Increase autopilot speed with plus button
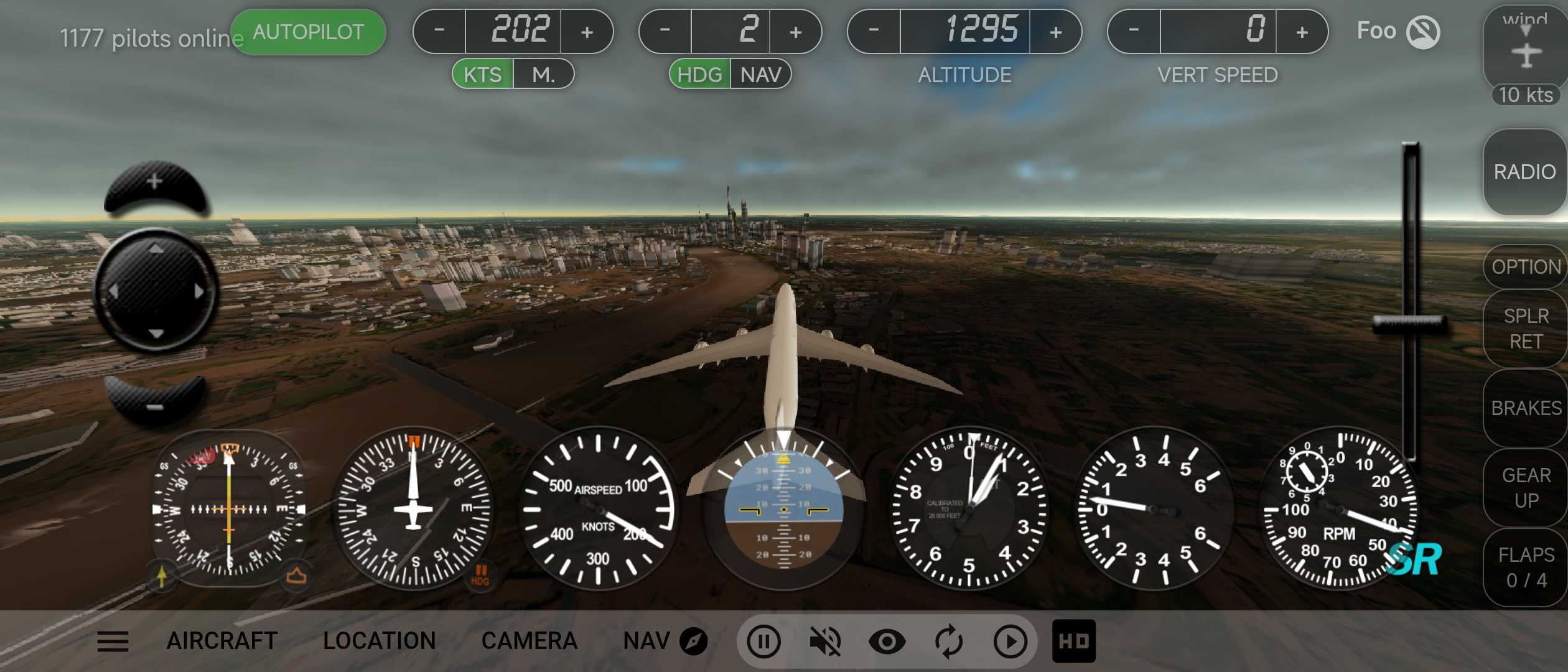This screenshot has width=1568, height=672. point(587,32)
